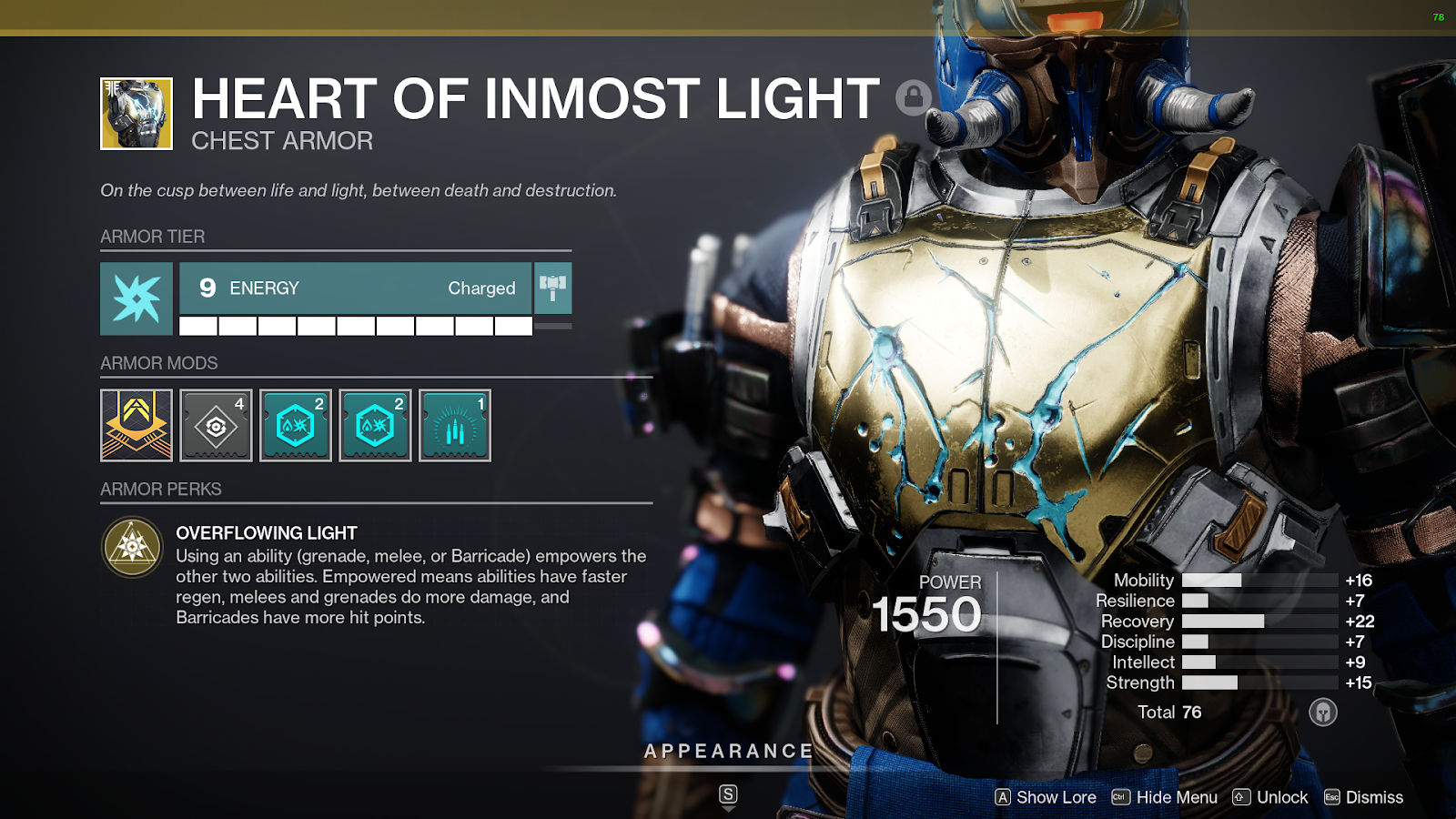The height and width of the screenshot is (819, 1456).
Task: Inspect the Overflowing Light perk icon
Action: click(x=133, y=547)
